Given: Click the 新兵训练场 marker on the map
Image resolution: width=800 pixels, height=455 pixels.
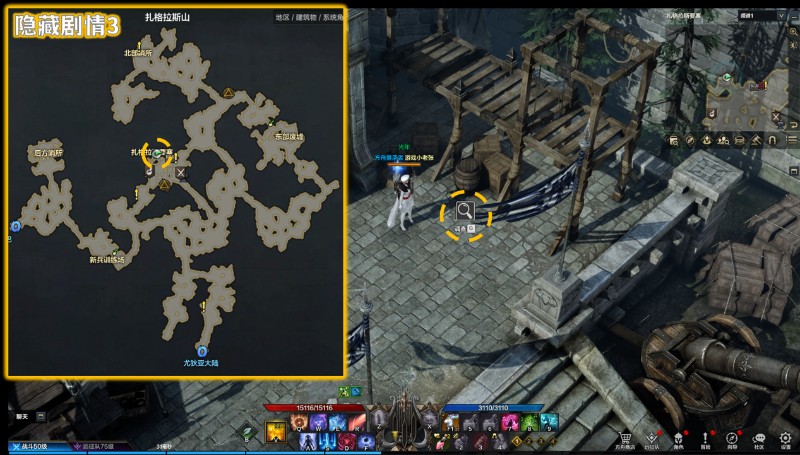Looking at the screenshot, I should point(107,260).
